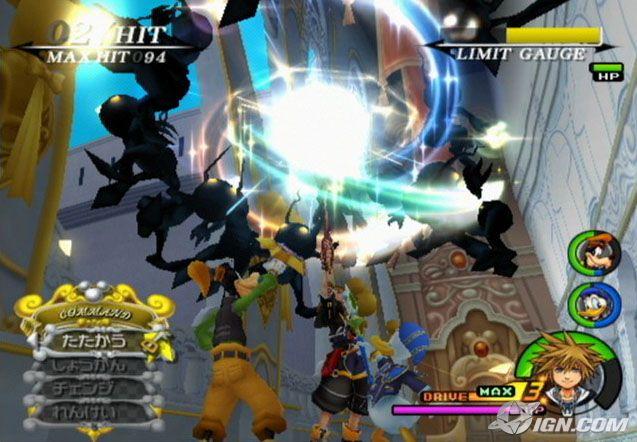Choose the れんけい command entry
This screenshot has width=637, height=442.
coord(89,410)
